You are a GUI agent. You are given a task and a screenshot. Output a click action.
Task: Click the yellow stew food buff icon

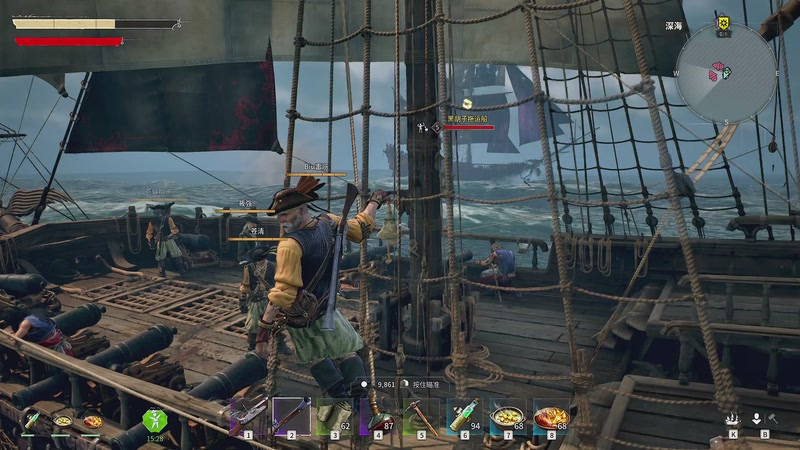[x=62, y=421]
